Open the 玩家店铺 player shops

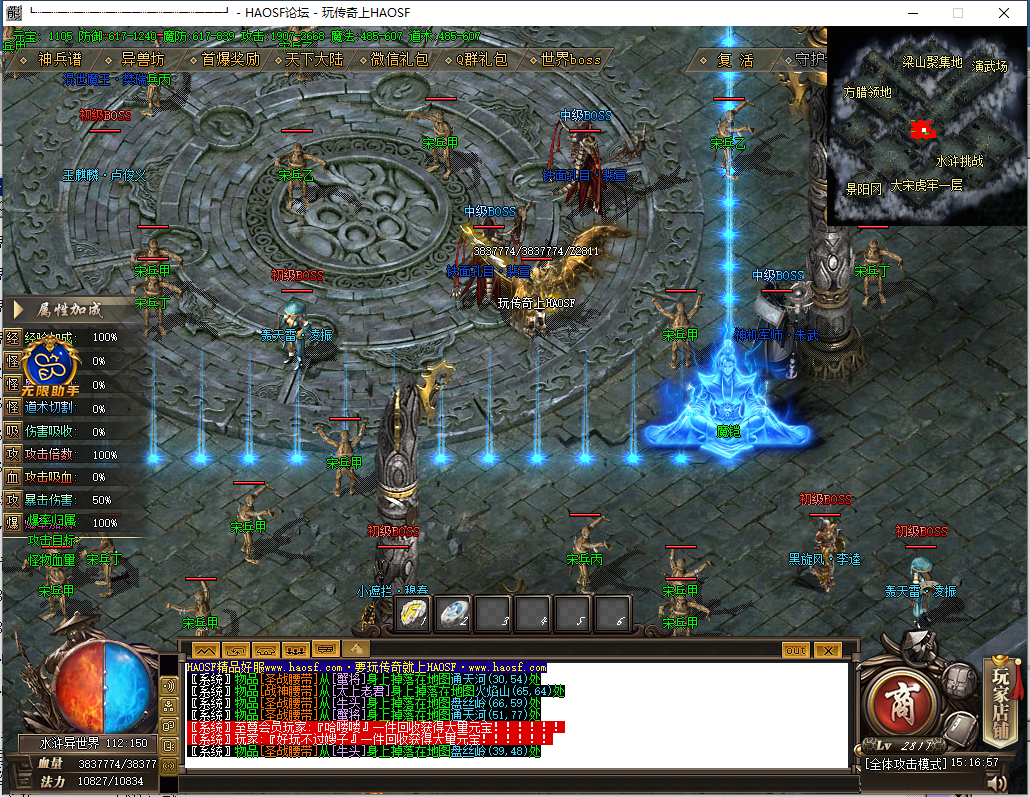[x=1001, y=690]
